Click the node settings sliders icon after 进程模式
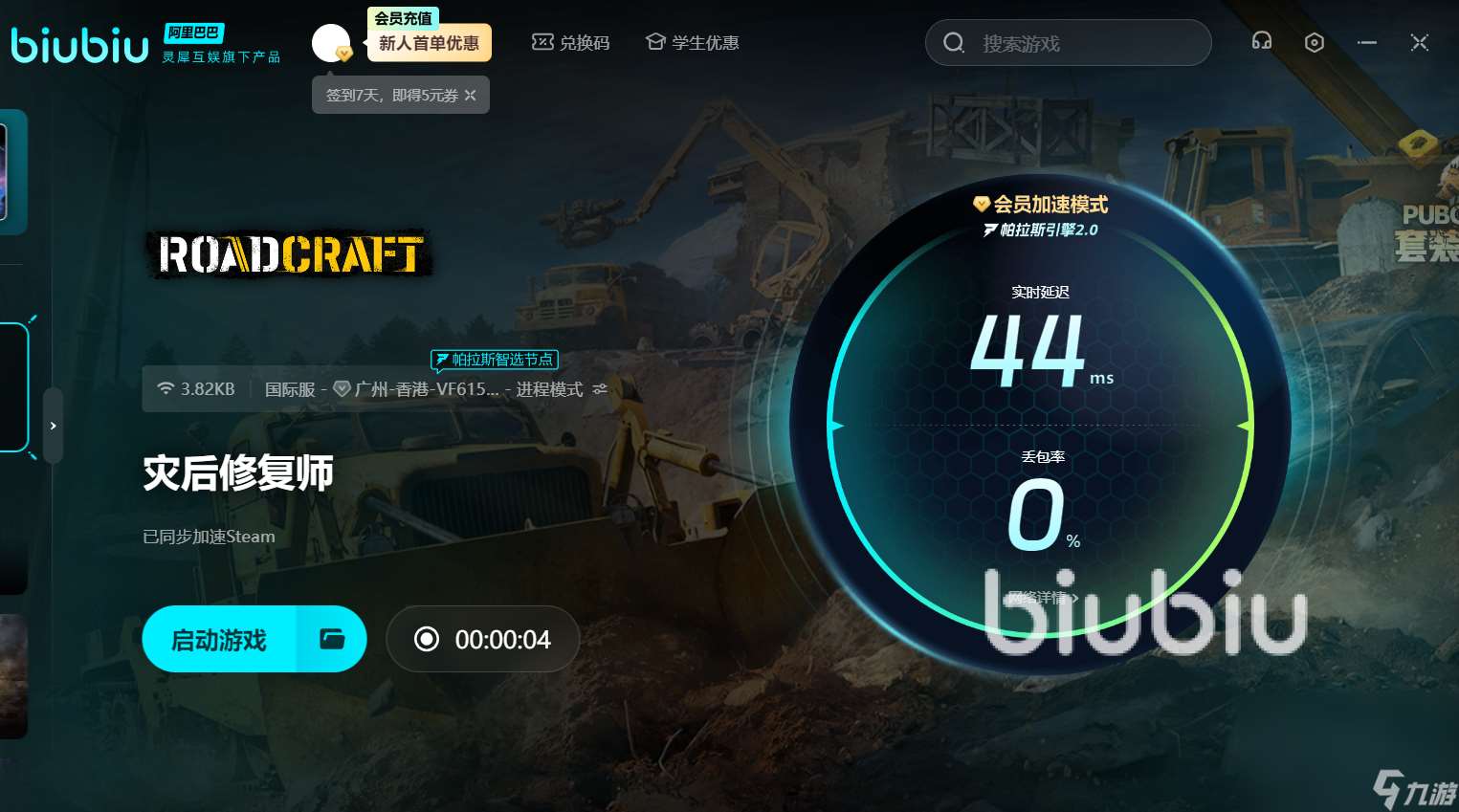This screenshot has height=812, width=1459. tap(600, 389)
